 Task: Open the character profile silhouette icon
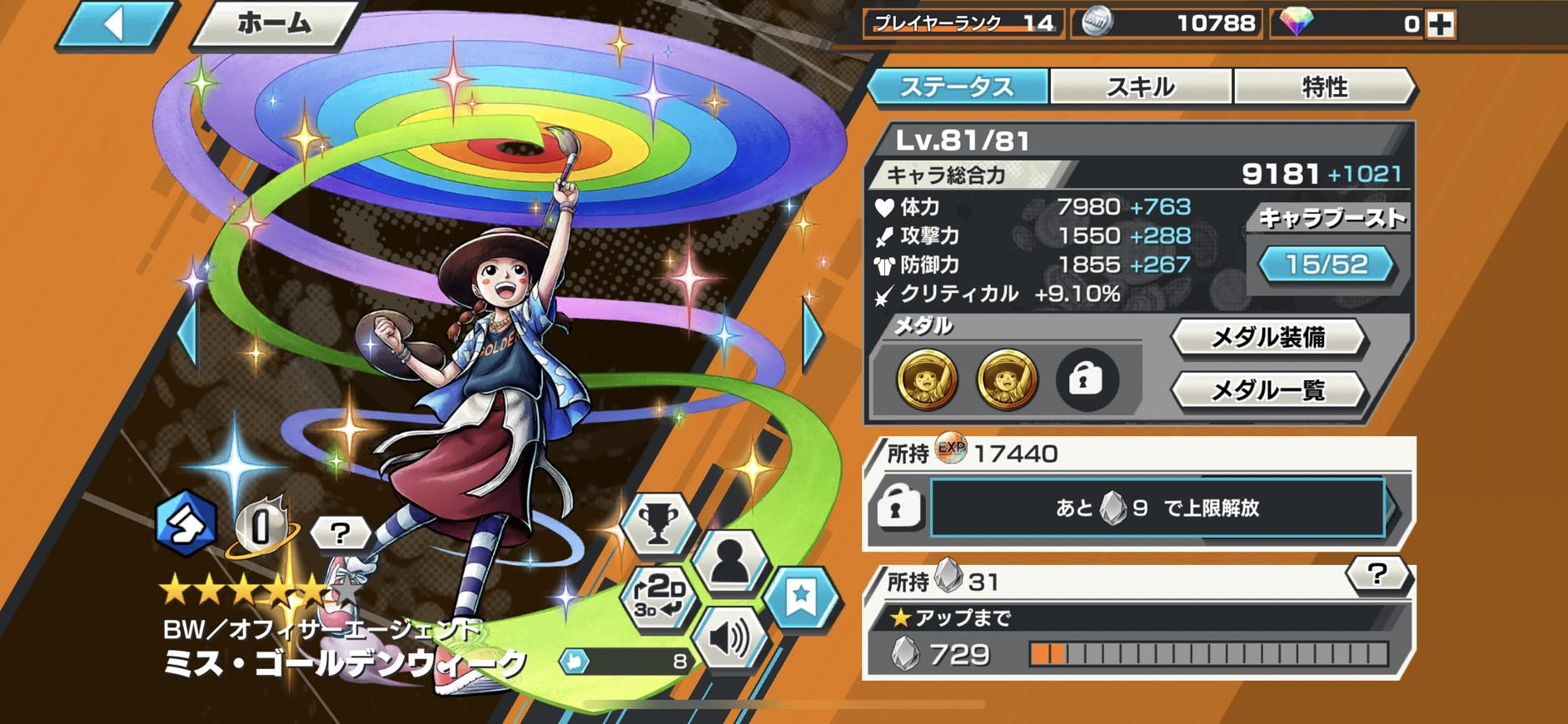[729, 562]
